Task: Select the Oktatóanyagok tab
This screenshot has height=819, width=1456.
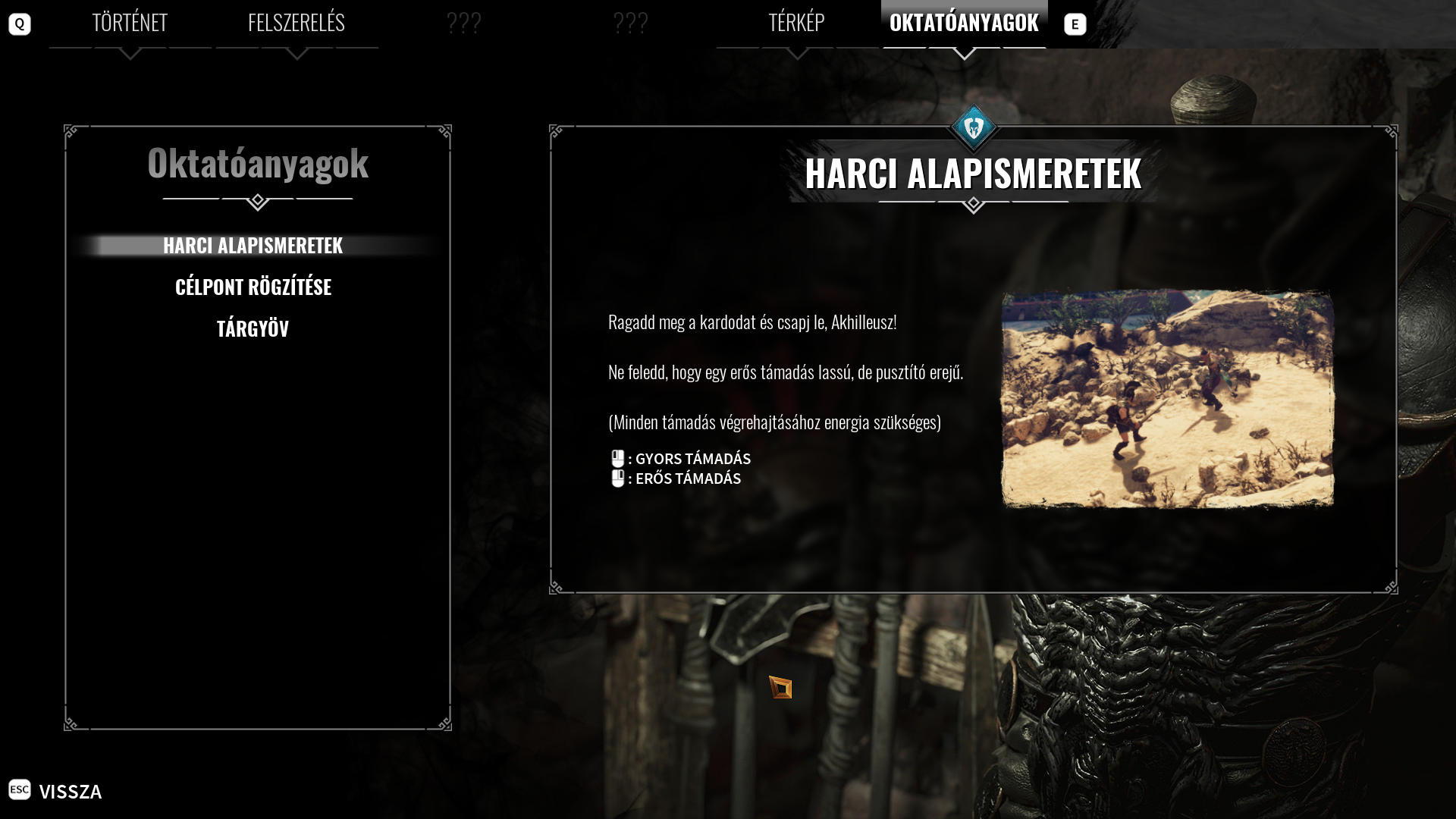Action: tap(964, 23)
